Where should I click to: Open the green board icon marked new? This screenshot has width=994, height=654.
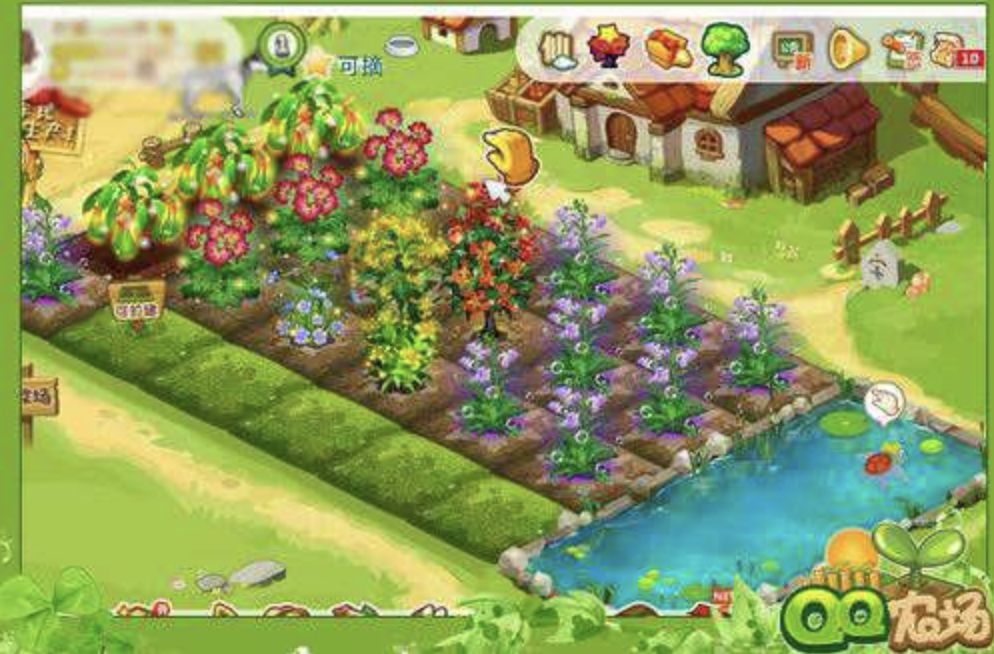tap(791, 48)
